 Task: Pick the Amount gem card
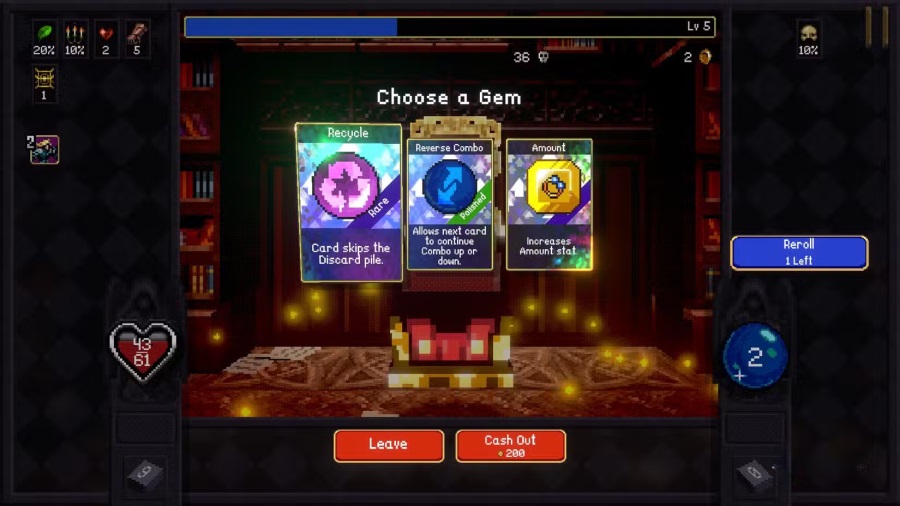(549, 204)
